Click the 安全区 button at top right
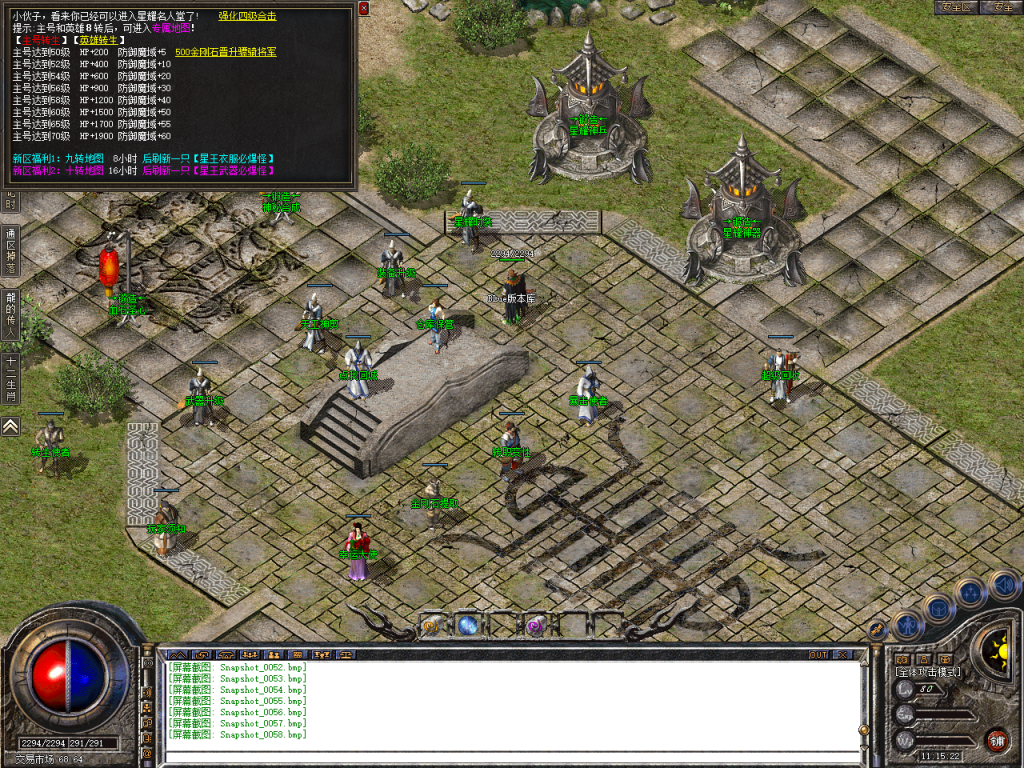Screen dimensions: 1024x768 coord(957,7)
